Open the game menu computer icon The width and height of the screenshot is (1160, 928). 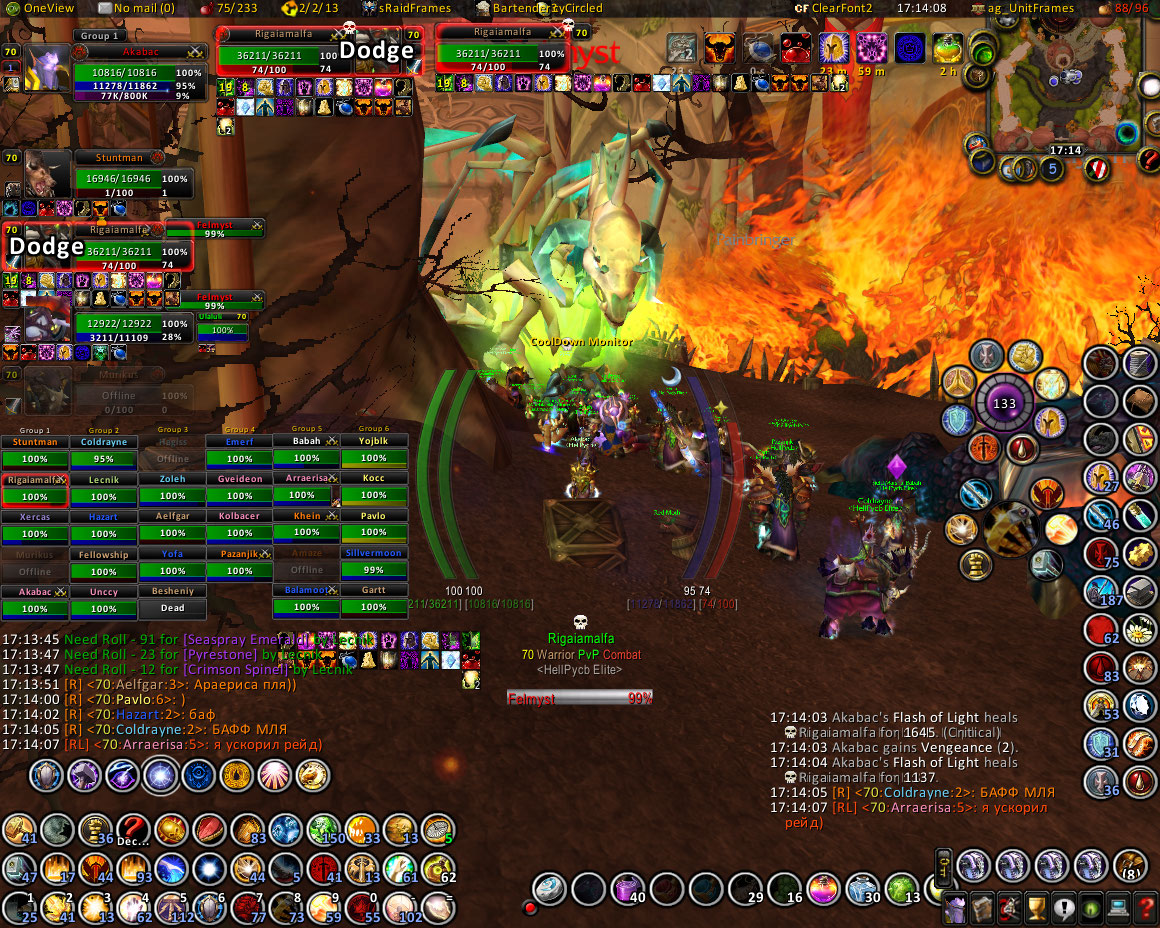tap(1117, 909)
